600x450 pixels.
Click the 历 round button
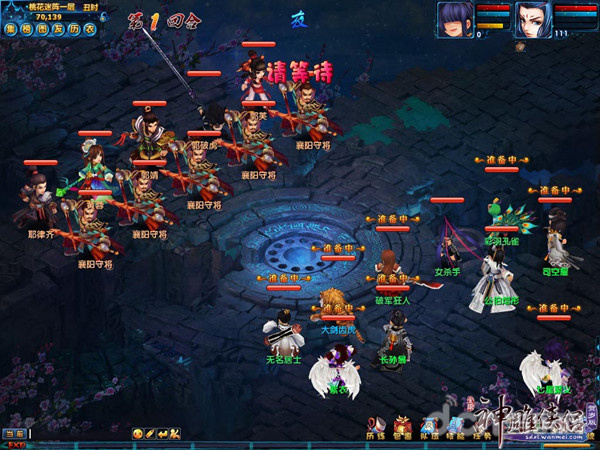pos(74,29)
